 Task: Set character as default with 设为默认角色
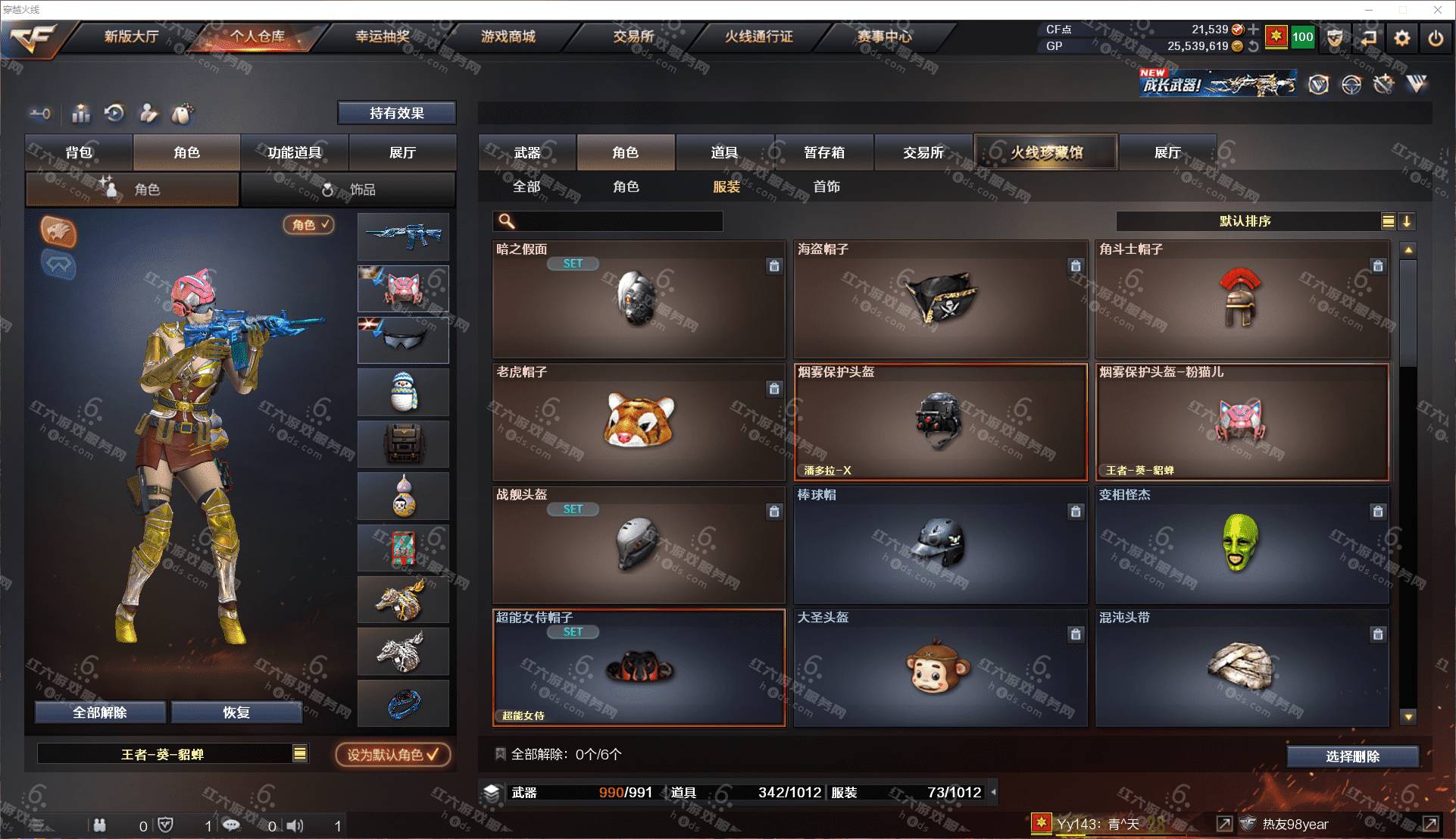click(x=392, y=755)
